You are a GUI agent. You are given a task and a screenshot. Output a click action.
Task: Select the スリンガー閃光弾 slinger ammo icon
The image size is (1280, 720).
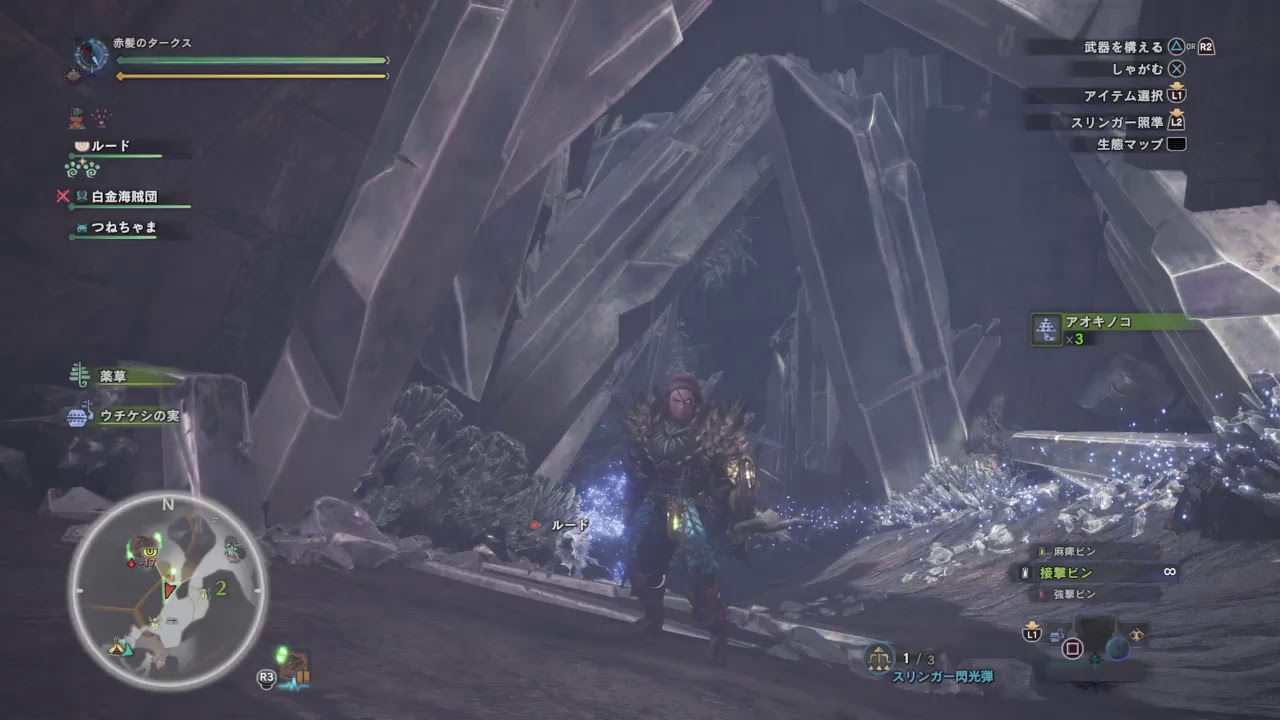pyautogui.click(x=879, y=657)
